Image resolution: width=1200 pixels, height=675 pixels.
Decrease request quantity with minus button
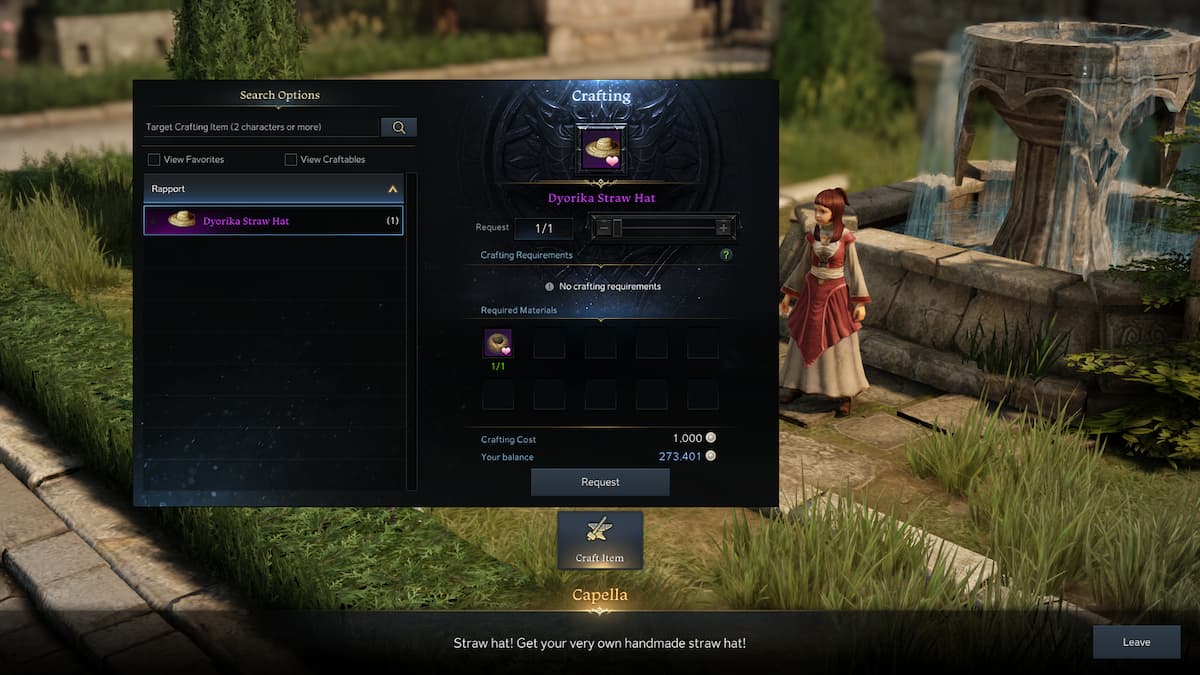(603, 228)
